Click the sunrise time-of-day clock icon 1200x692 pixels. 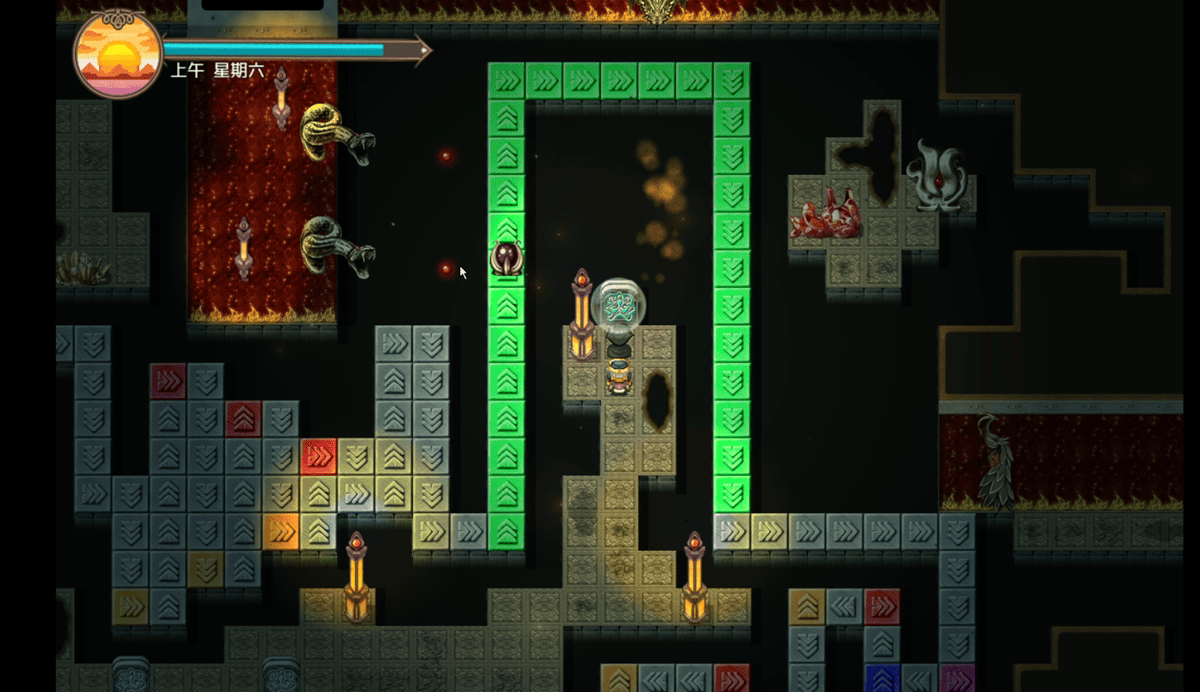[x=118, y=54]
